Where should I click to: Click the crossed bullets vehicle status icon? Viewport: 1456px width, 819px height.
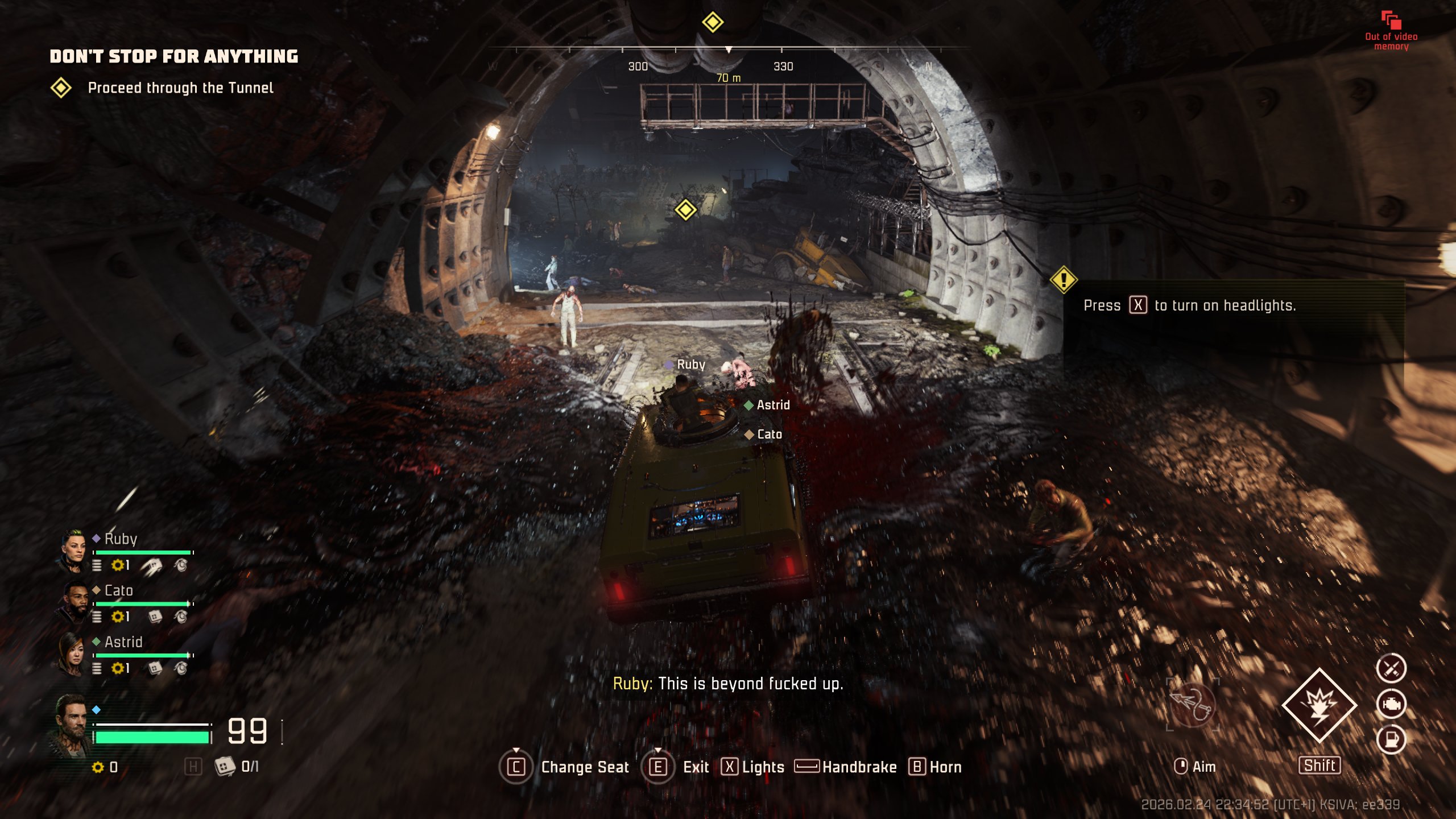[1391, 668]
